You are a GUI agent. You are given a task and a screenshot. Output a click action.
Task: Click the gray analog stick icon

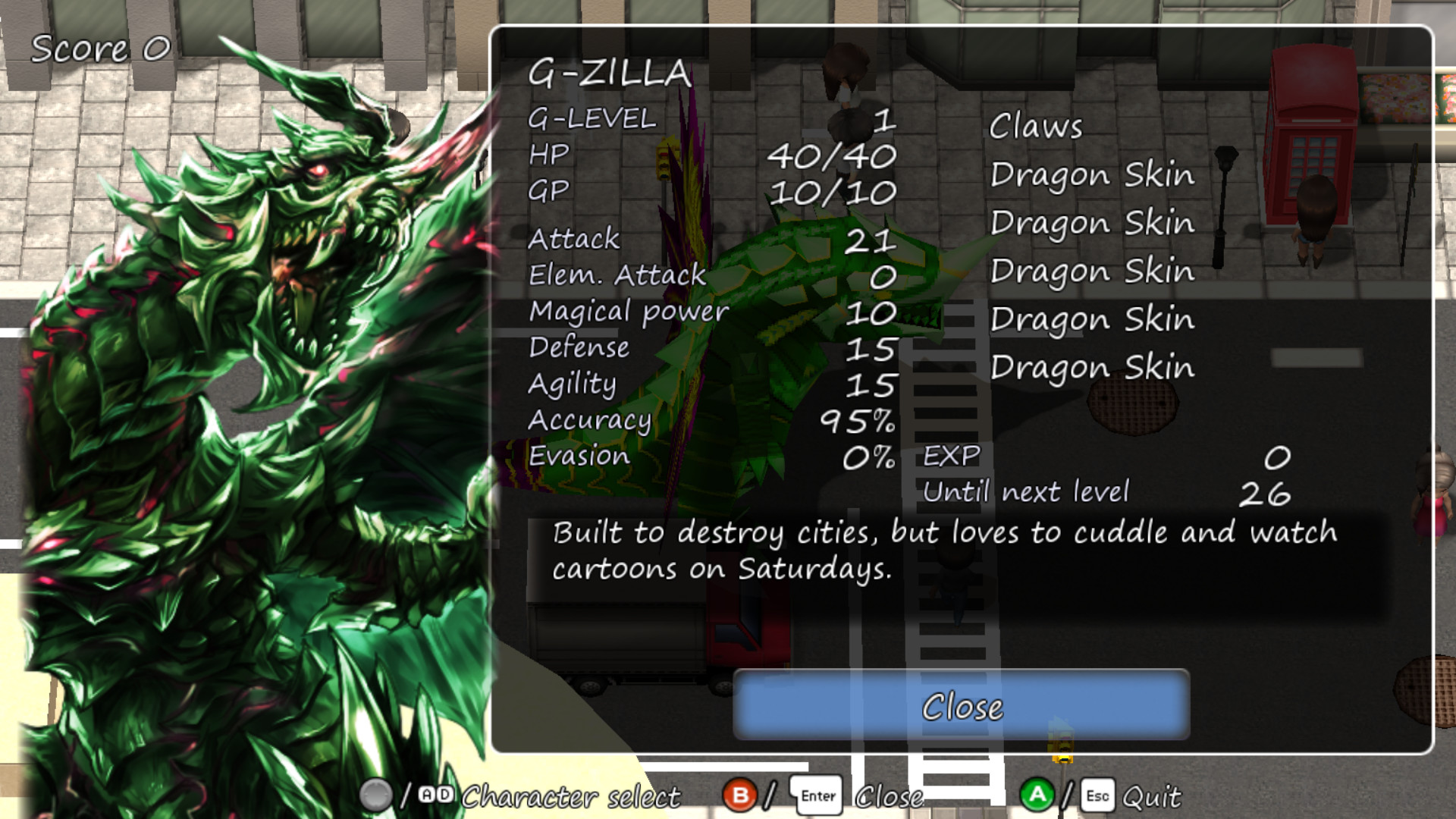(377, 795)
